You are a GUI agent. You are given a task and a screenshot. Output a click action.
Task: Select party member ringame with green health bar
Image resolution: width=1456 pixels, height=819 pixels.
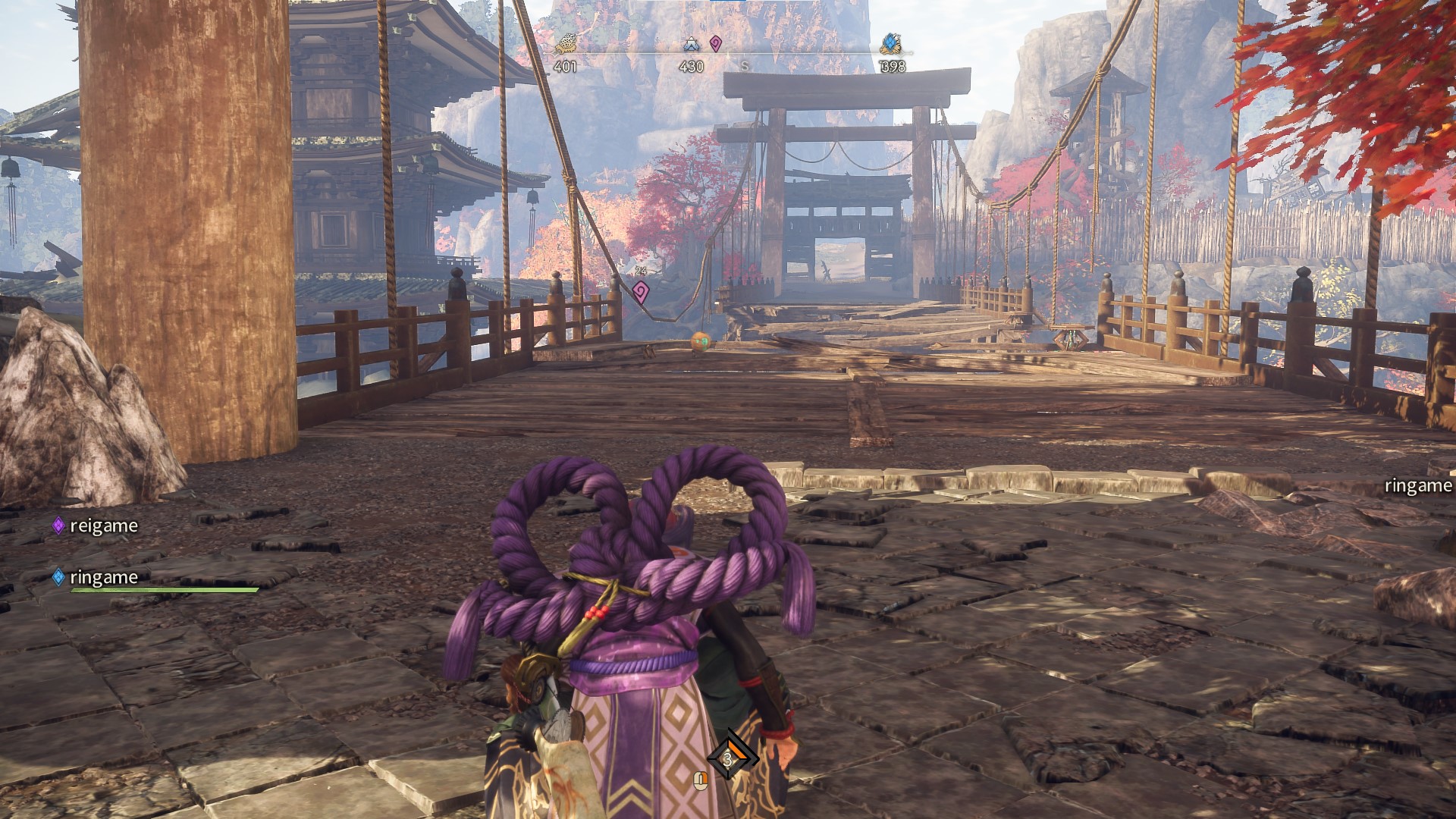pyautogui.click(x=103, y=577)
